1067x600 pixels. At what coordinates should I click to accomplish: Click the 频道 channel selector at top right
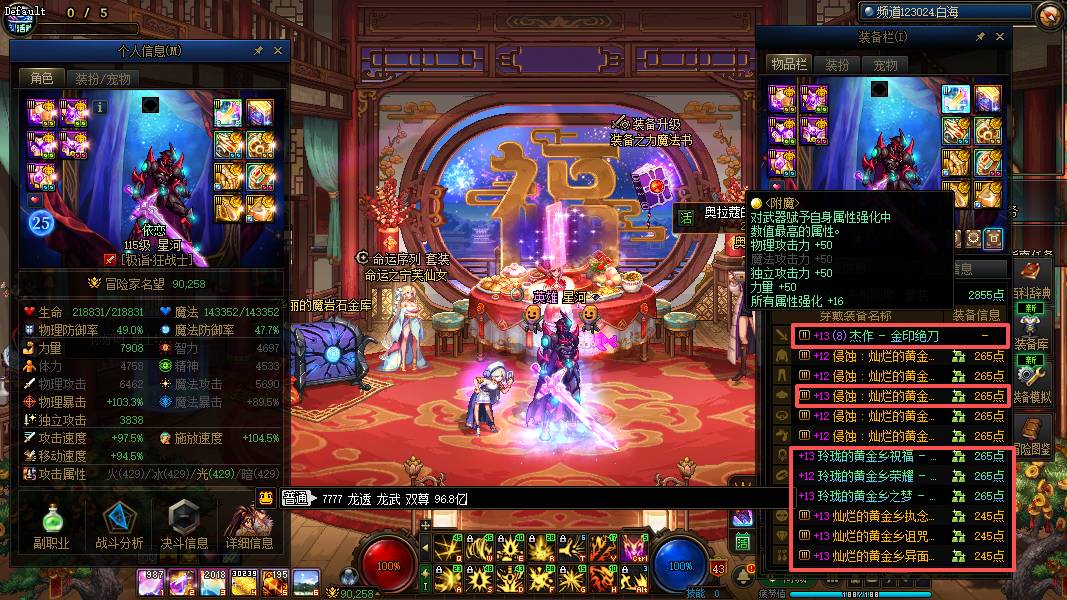coord(945,12)
